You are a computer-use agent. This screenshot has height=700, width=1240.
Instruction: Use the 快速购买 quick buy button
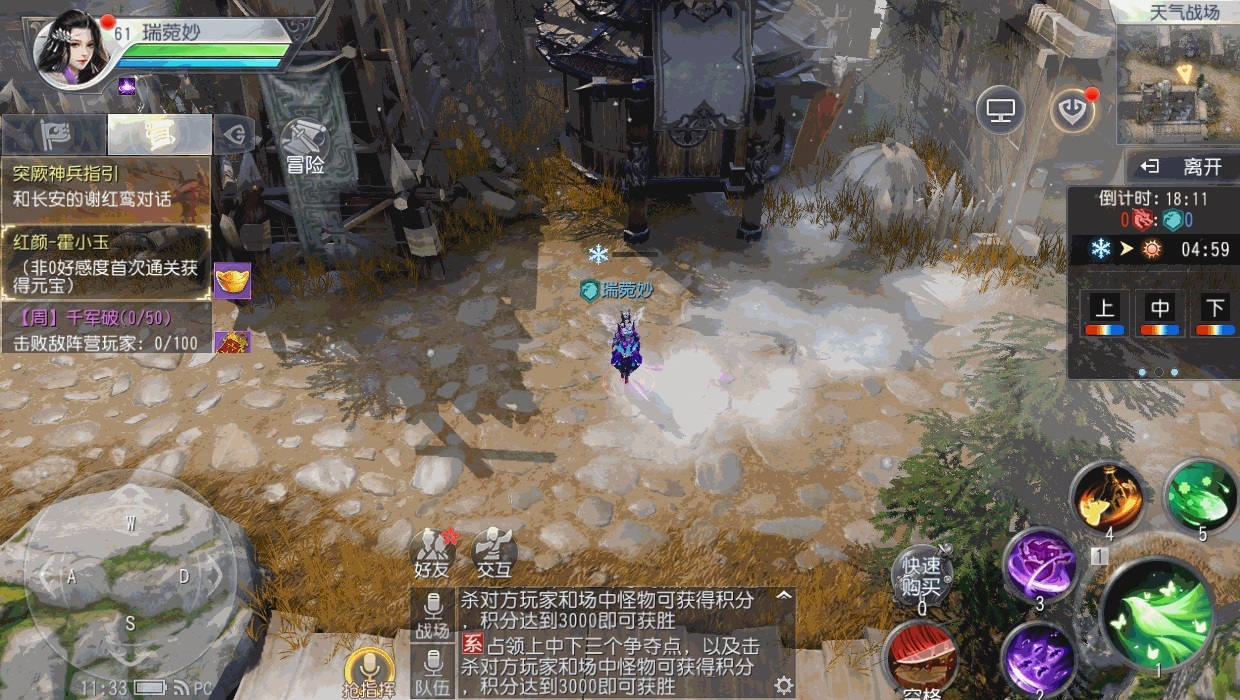pyautogui.click(x=921, y=576)
